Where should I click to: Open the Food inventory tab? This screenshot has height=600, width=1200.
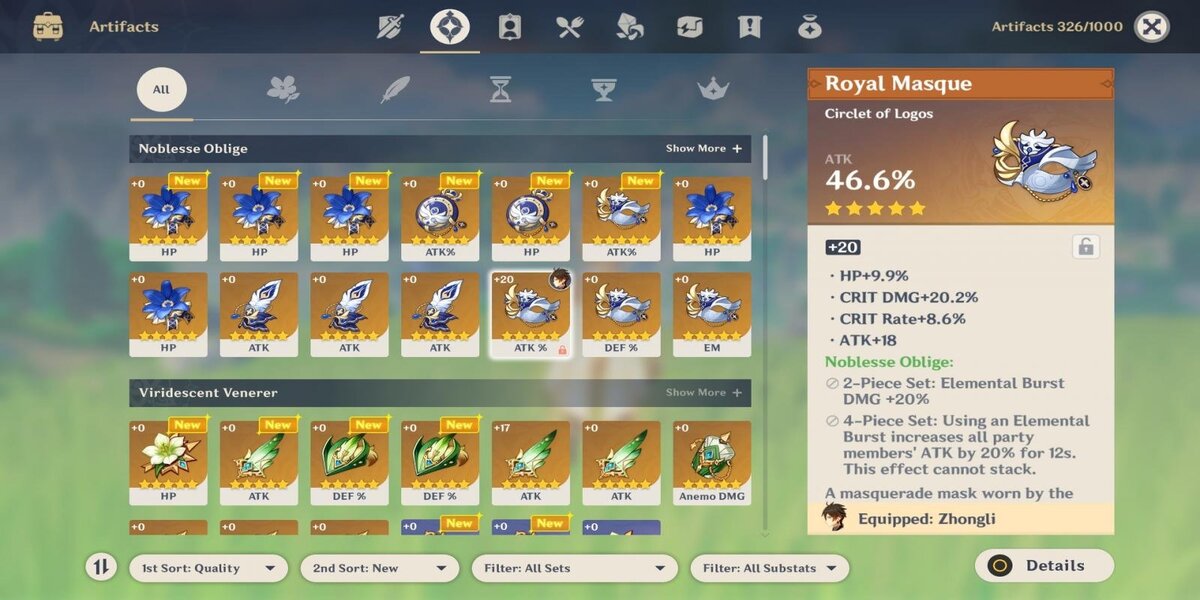(x=570, y=27)
